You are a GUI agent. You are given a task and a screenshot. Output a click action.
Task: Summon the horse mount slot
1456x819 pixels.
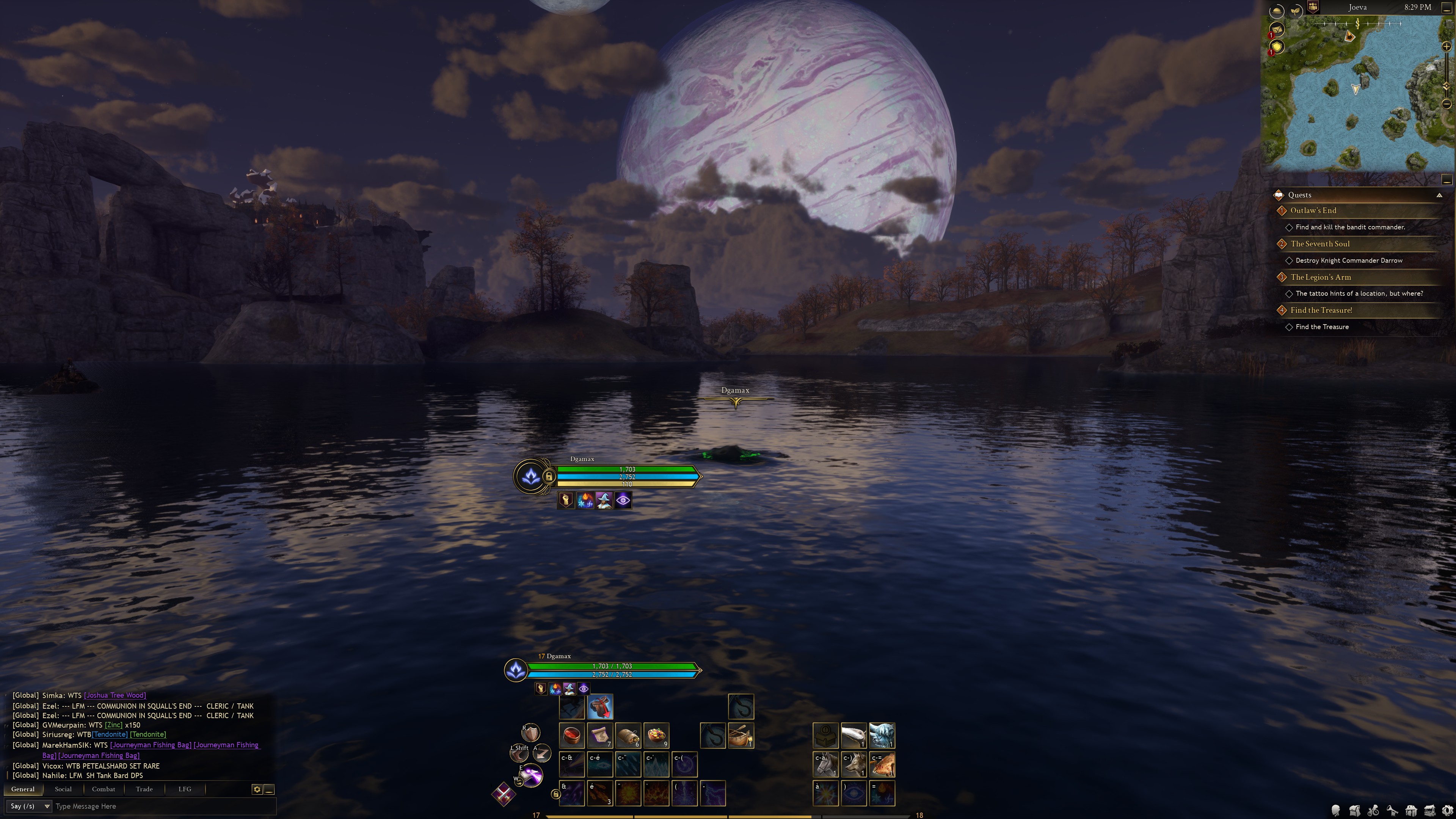click(x=825, y=764)
